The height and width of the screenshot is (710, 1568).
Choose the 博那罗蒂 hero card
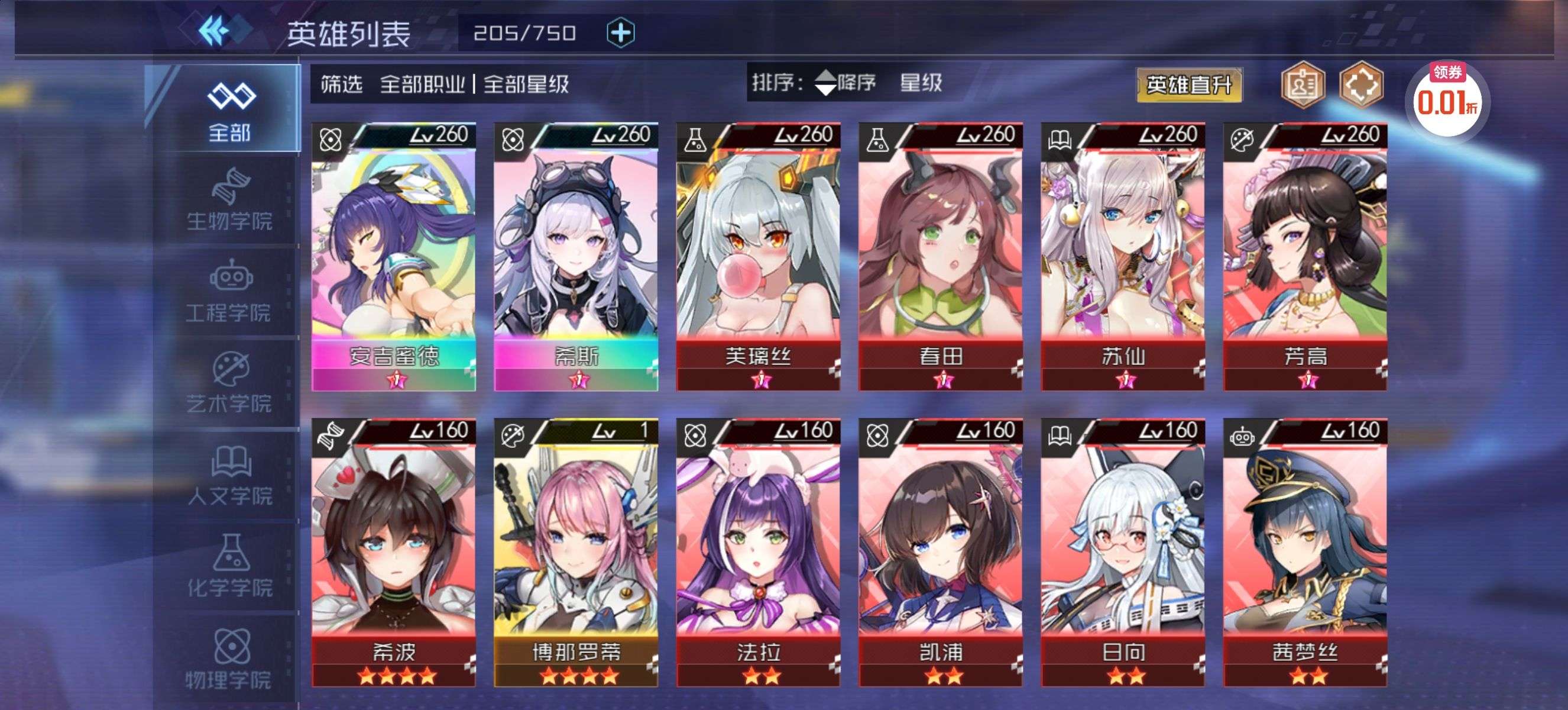coord(576,551)
